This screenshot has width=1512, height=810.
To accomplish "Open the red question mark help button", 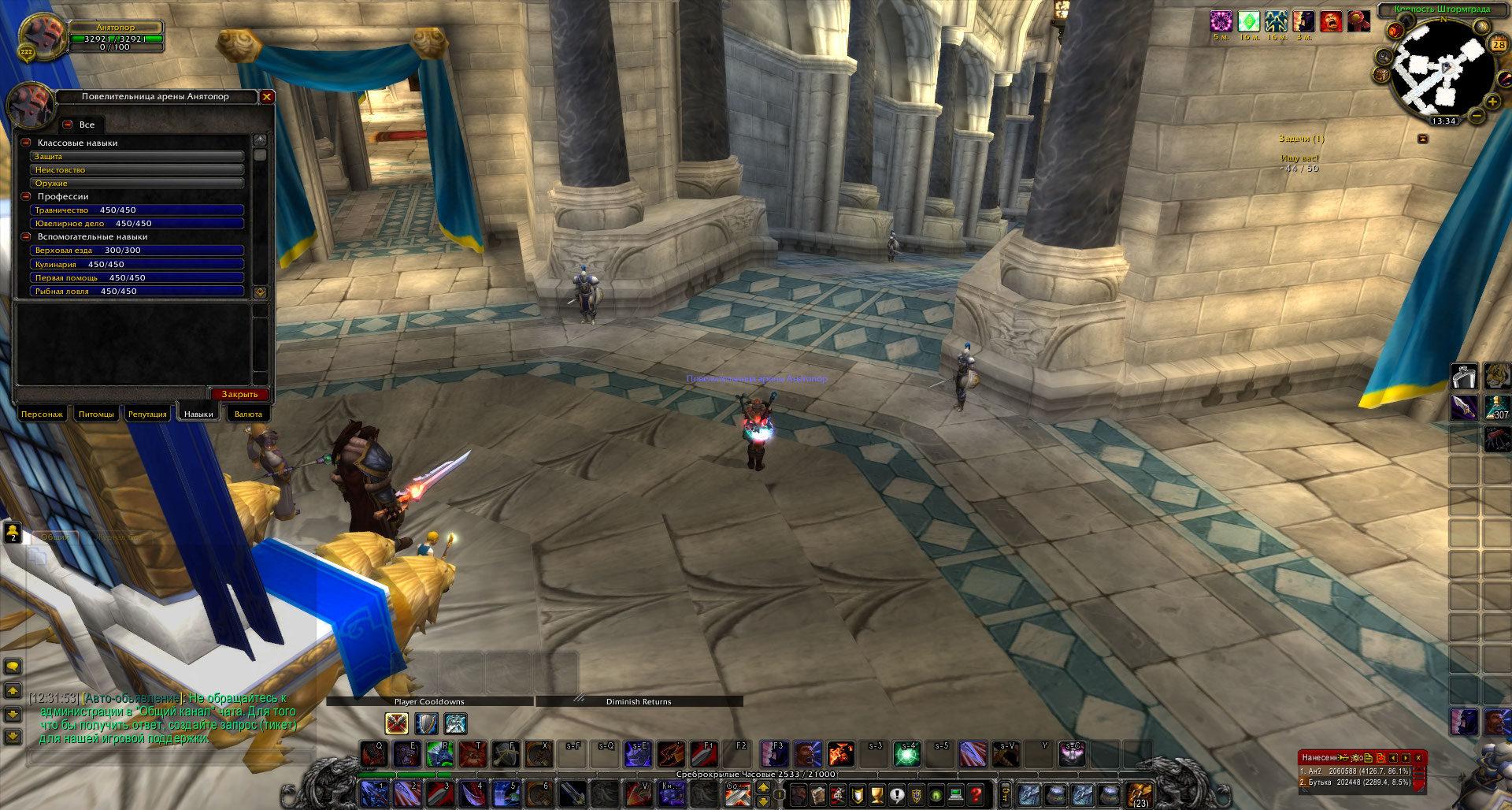I will click(976, 795).
